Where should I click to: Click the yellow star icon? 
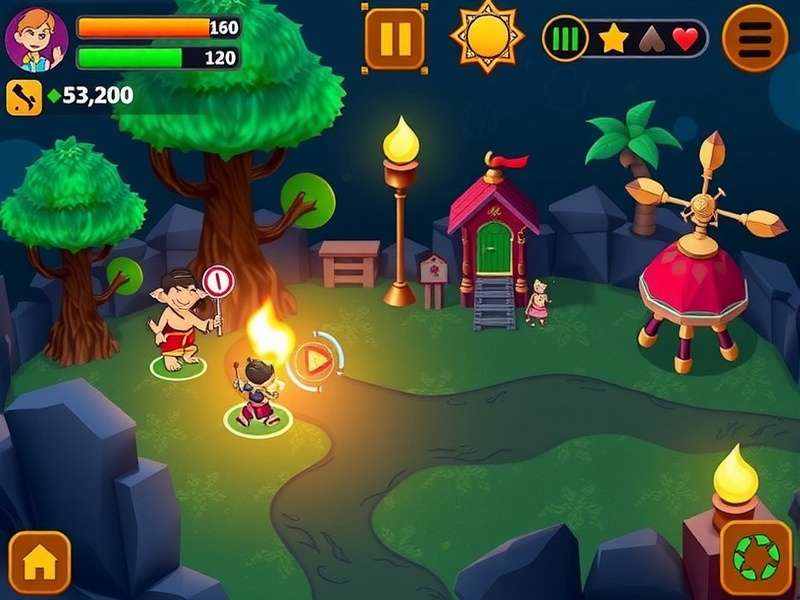tap(613, 39)
